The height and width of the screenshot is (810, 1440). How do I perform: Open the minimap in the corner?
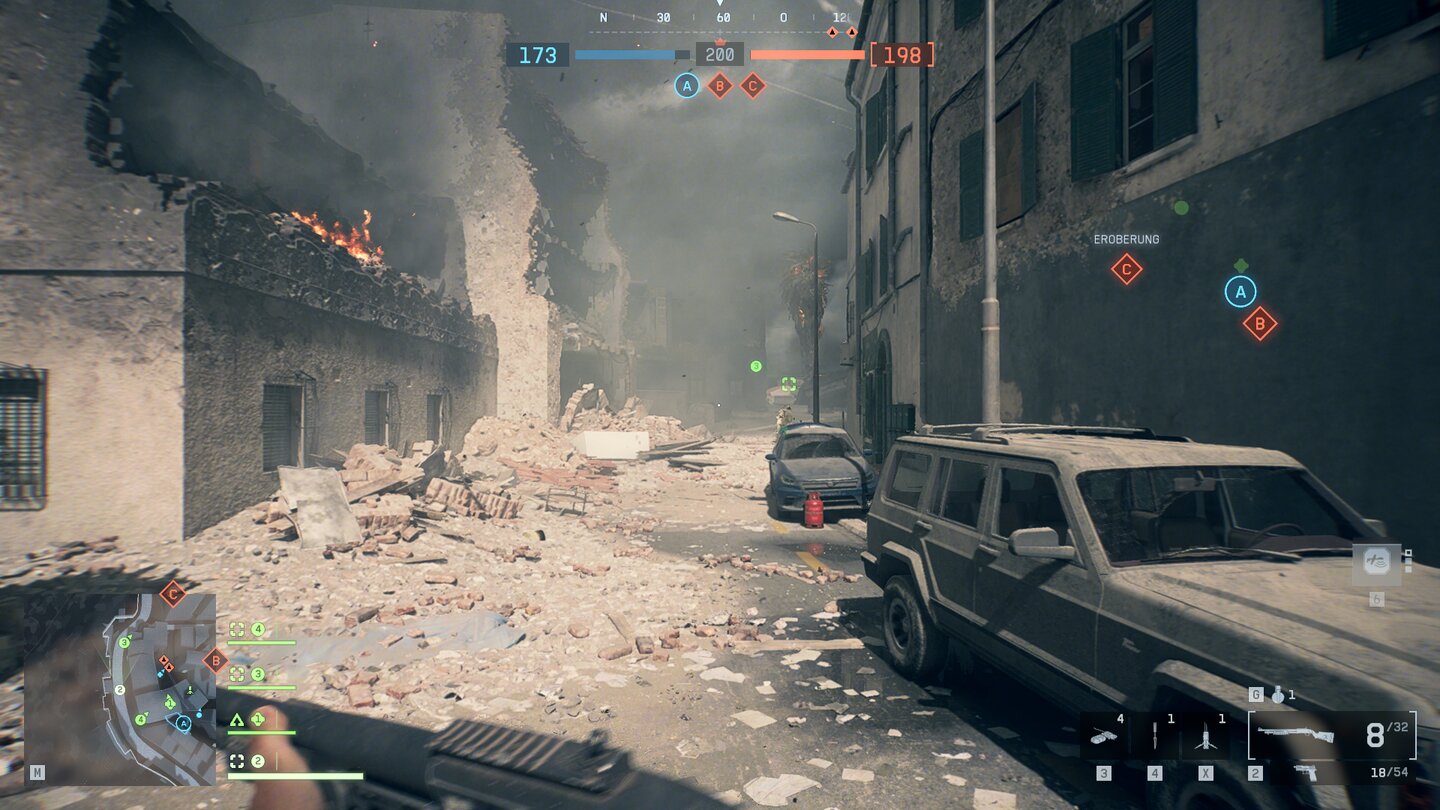tap(120, 688)
